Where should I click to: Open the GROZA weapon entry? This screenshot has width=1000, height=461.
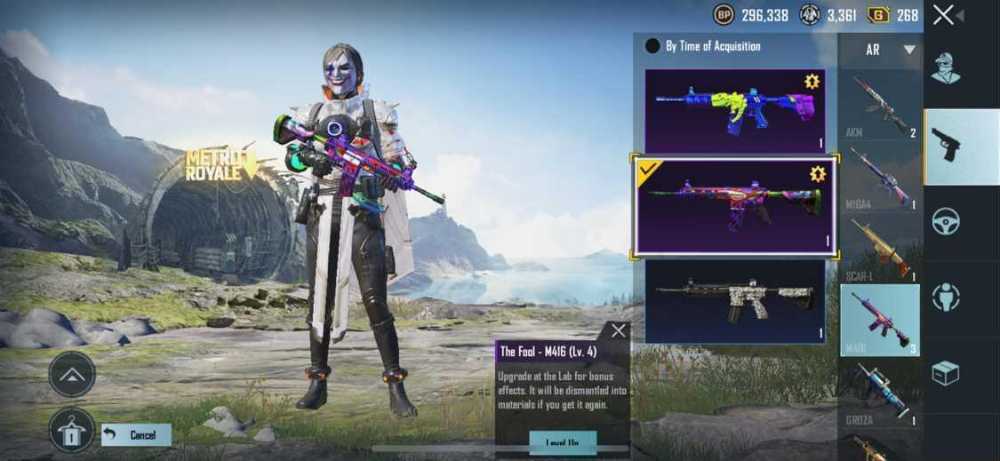point(880,393)
